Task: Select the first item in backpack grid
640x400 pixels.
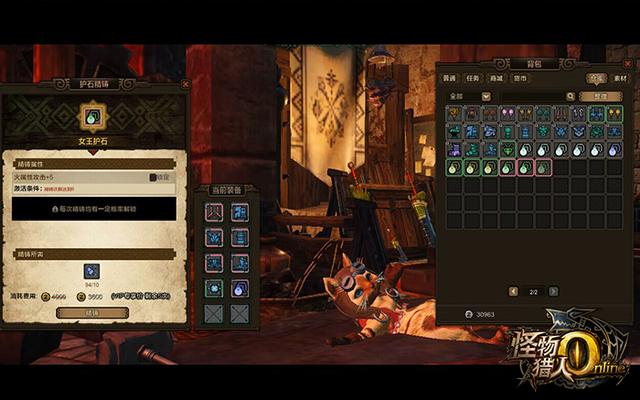Action: coord(454,114)
